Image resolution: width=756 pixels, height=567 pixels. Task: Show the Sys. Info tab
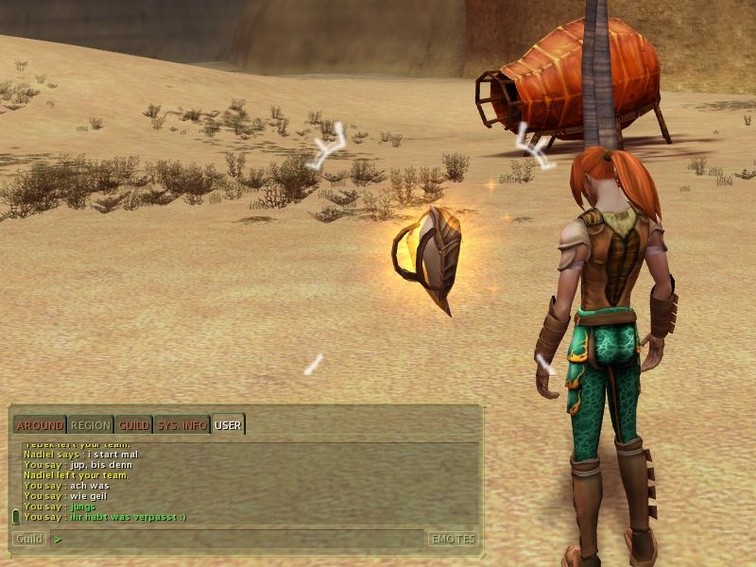(x=181, y=425)
